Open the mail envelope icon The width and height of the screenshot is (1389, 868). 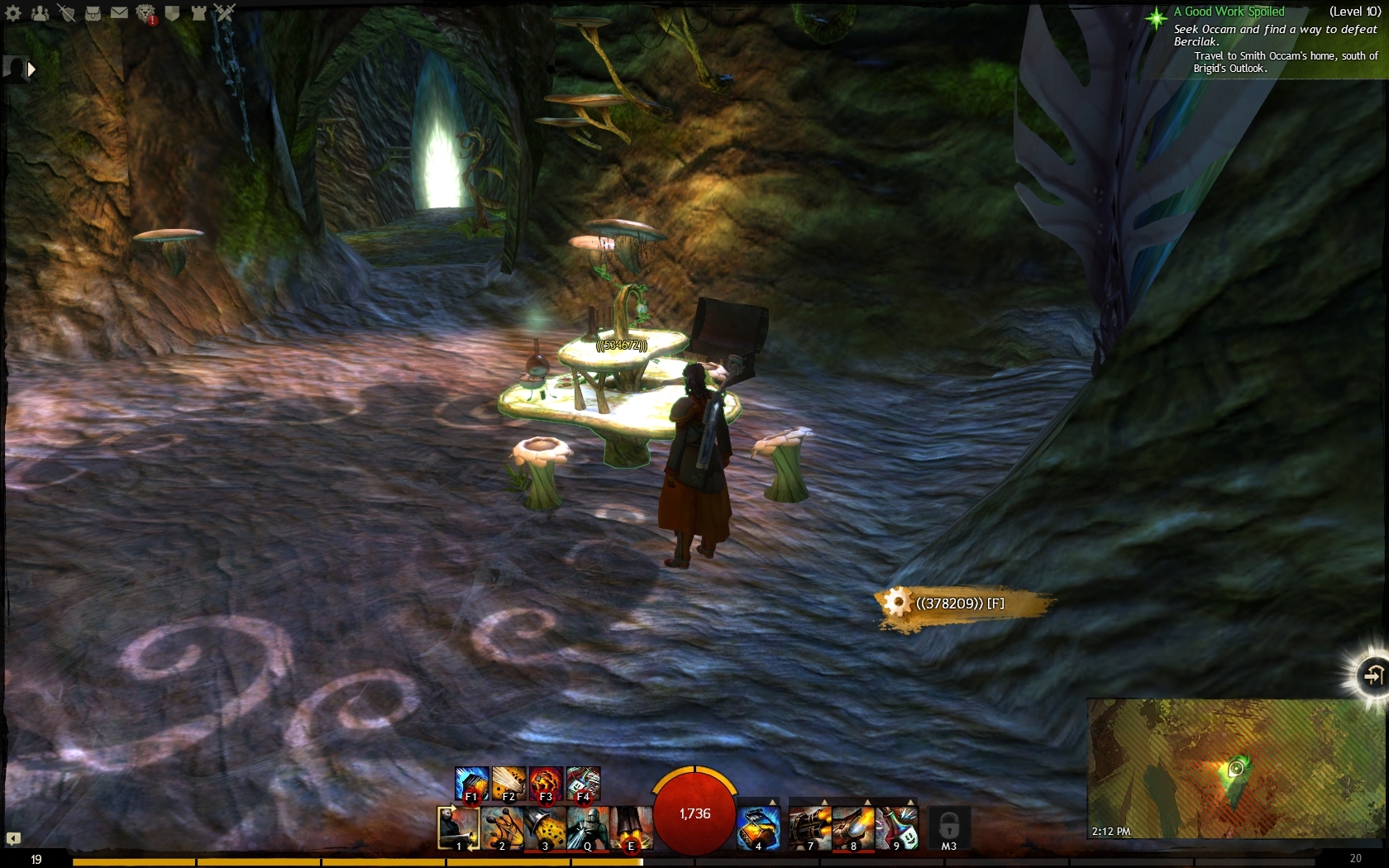click(119, 12)
